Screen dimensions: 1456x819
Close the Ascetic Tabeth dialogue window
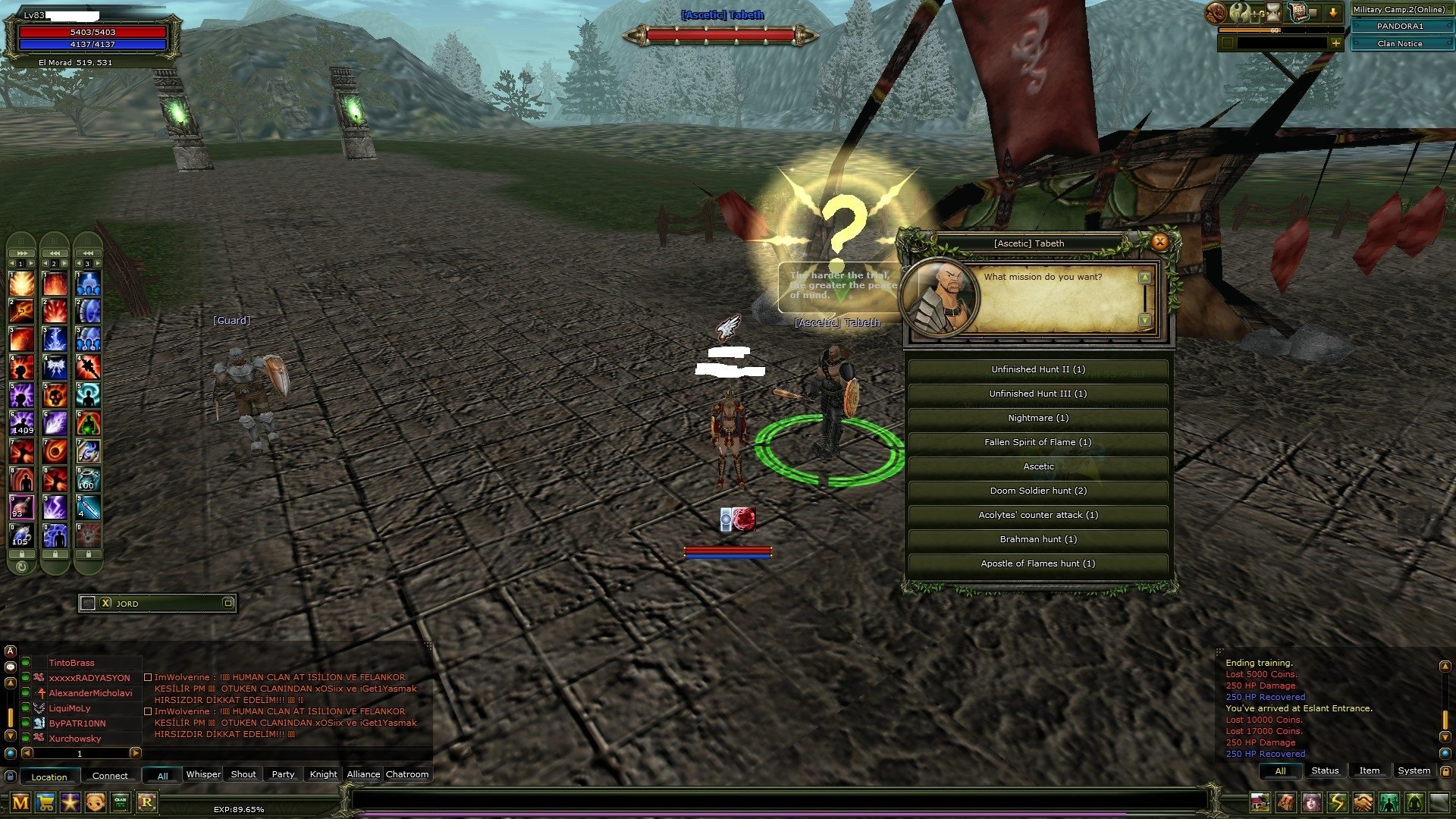point(1159,242)
